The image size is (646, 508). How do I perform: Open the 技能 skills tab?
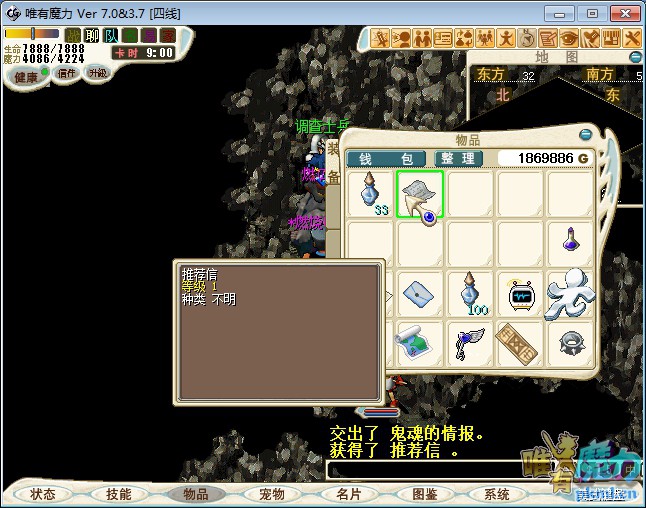(119, 494)
